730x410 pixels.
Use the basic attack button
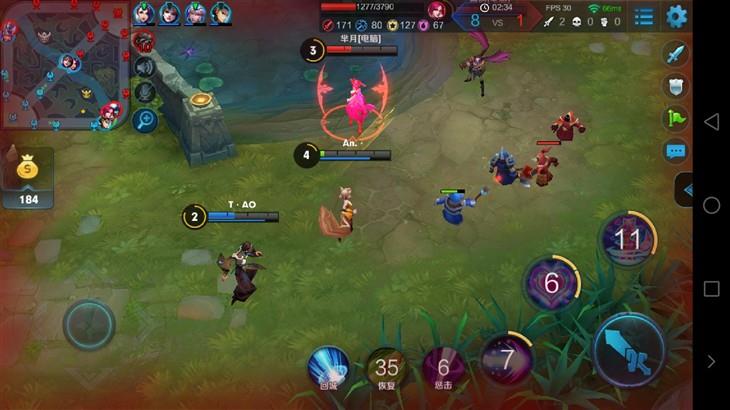627,348
